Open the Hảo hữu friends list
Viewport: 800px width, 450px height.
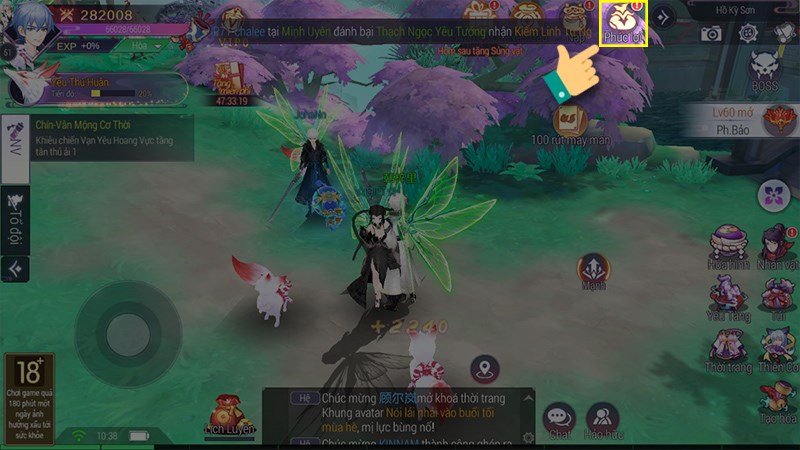click(601, 418)
